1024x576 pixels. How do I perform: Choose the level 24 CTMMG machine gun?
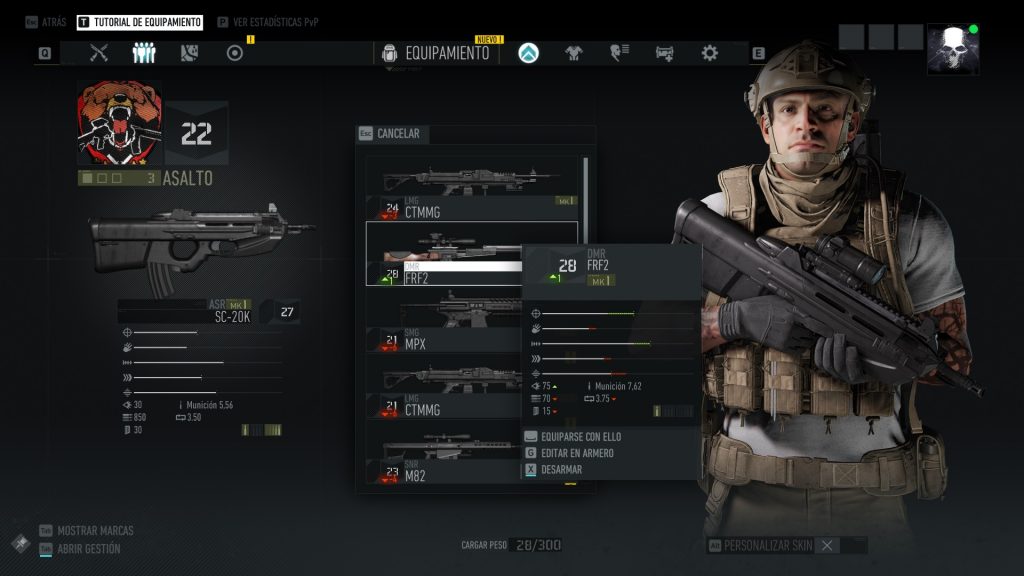tap(471, 188)
